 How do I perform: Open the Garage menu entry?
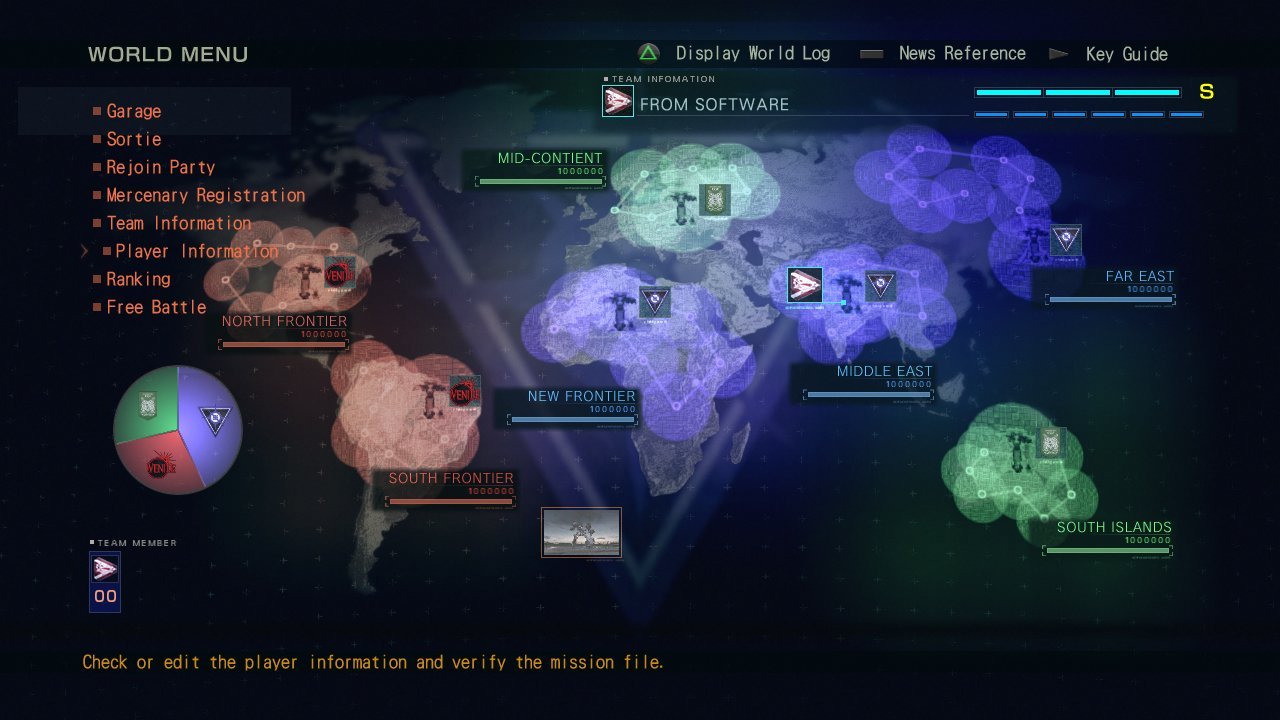tap(133, 111)
